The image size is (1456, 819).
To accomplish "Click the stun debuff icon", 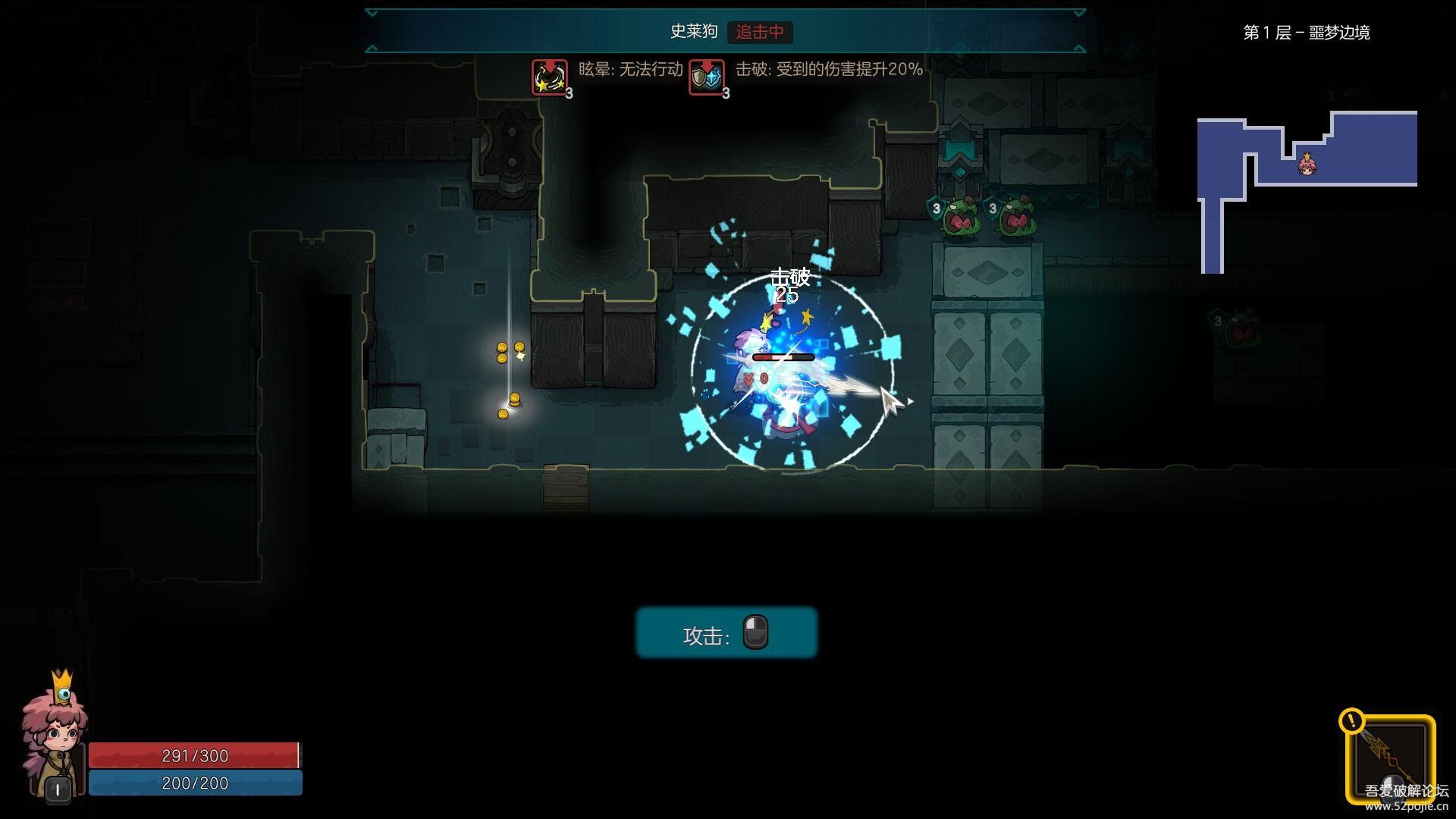I will click(549, 77).
